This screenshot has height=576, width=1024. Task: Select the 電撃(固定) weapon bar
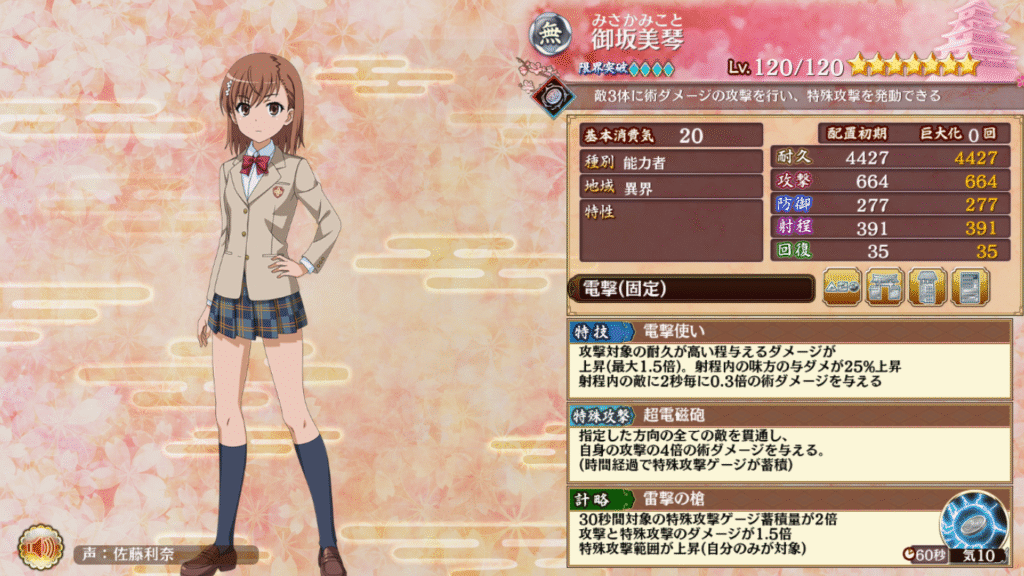tap(691, 289)
